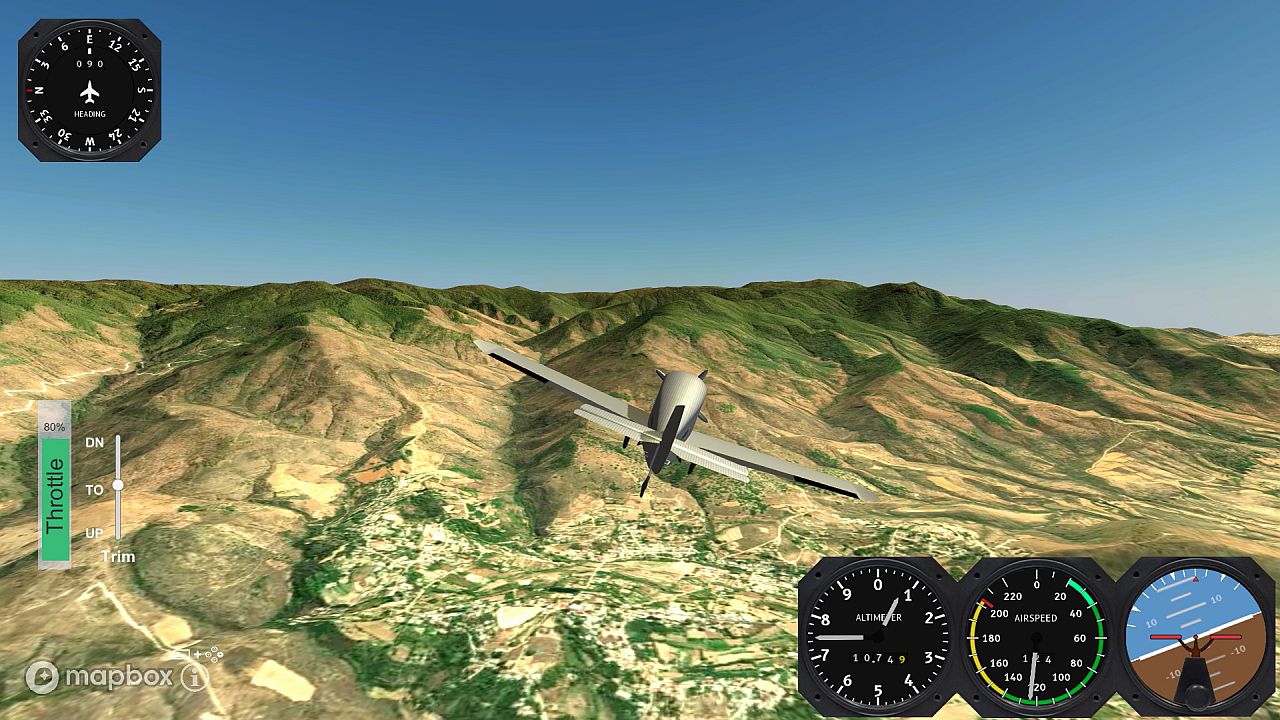Click the HEADING compass instrument

(91, 90)
